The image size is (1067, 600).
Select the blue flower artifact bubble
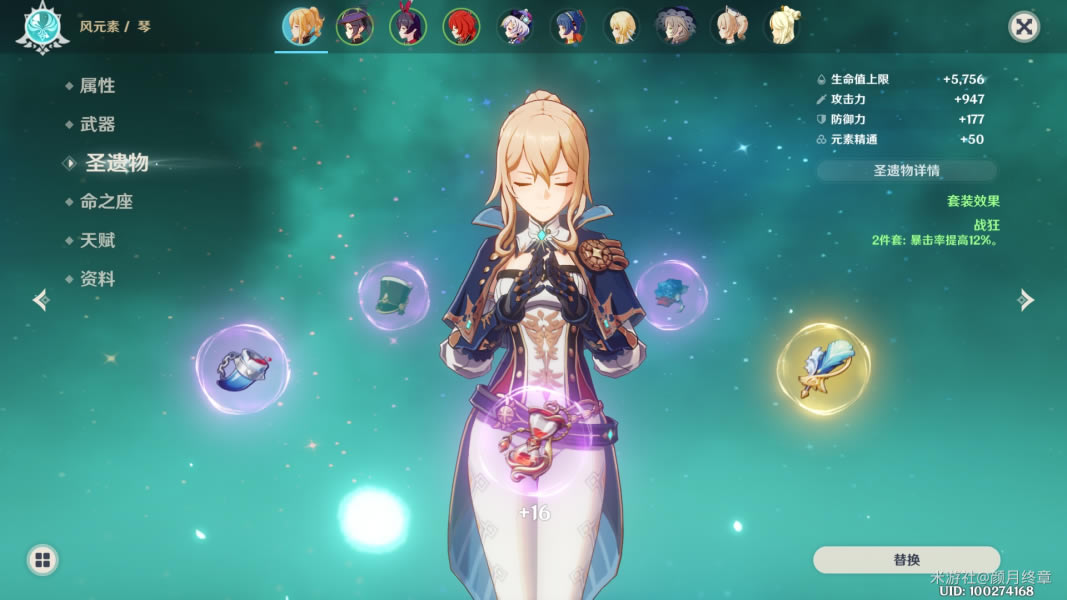[x=670, y=295]
